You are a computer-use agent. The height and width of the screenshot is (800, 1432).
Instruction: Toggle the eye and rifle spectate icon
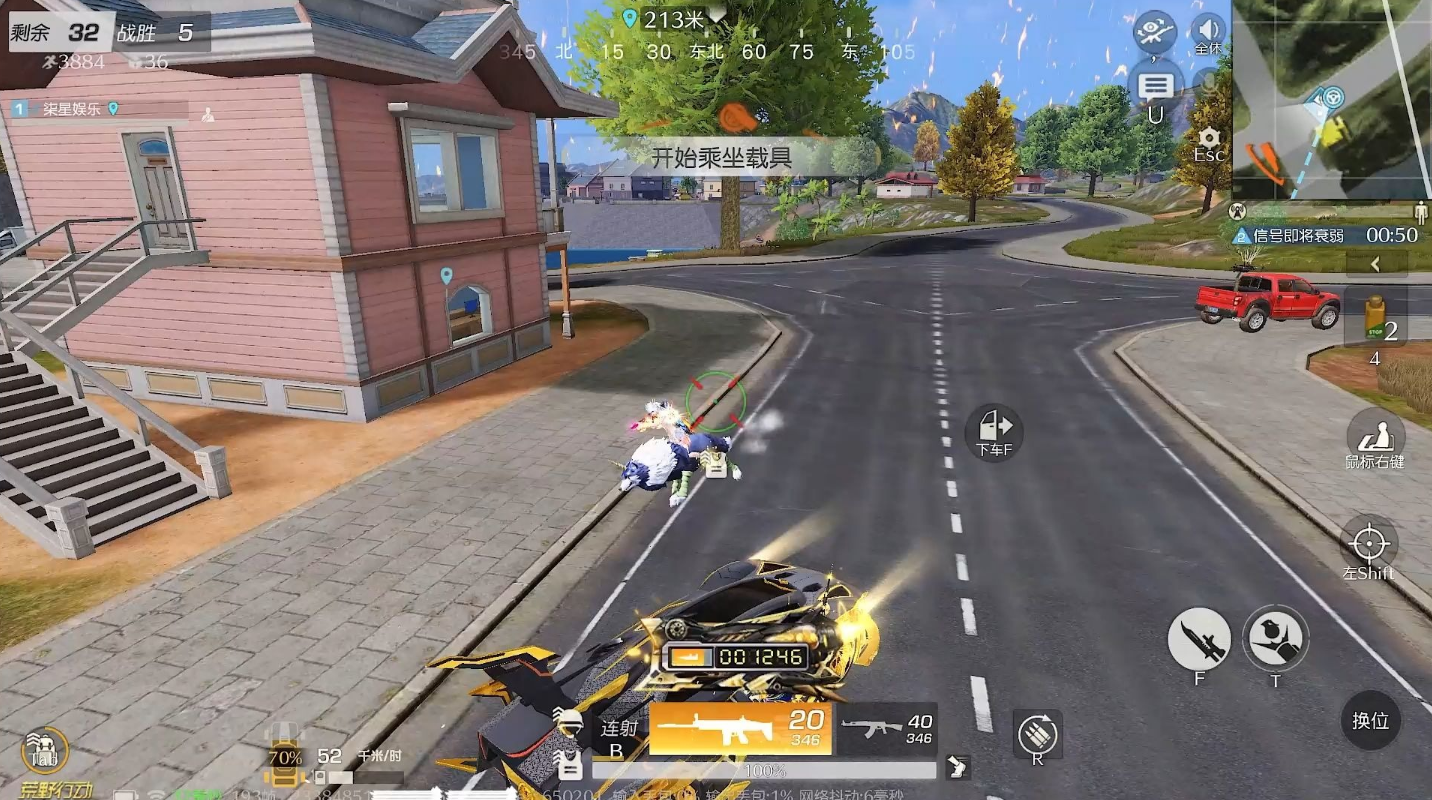[x=1154, y=30]
